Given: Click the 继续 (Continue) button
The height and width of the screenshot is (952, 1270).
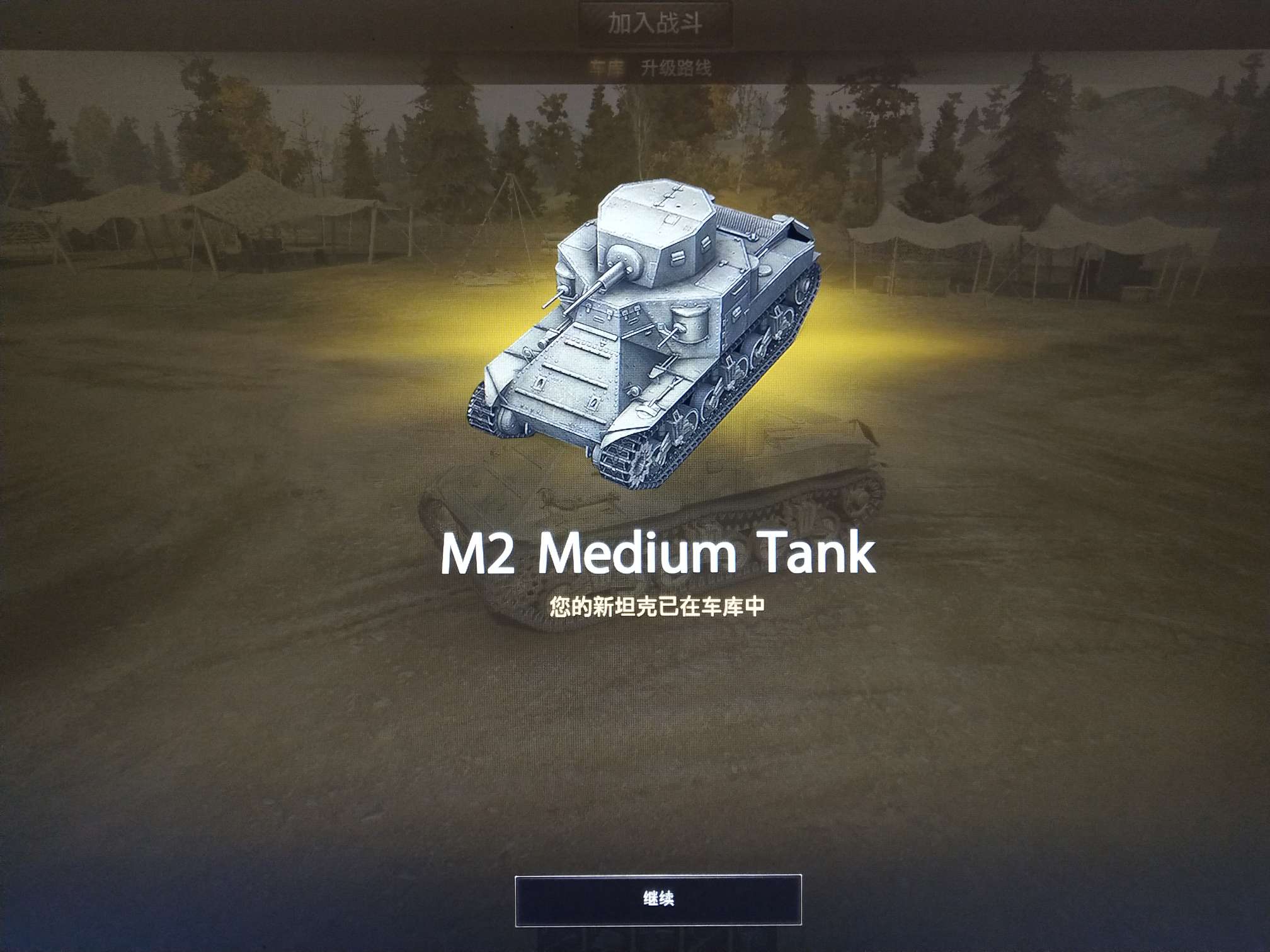Looking at the screenshot, I should 658,899.
